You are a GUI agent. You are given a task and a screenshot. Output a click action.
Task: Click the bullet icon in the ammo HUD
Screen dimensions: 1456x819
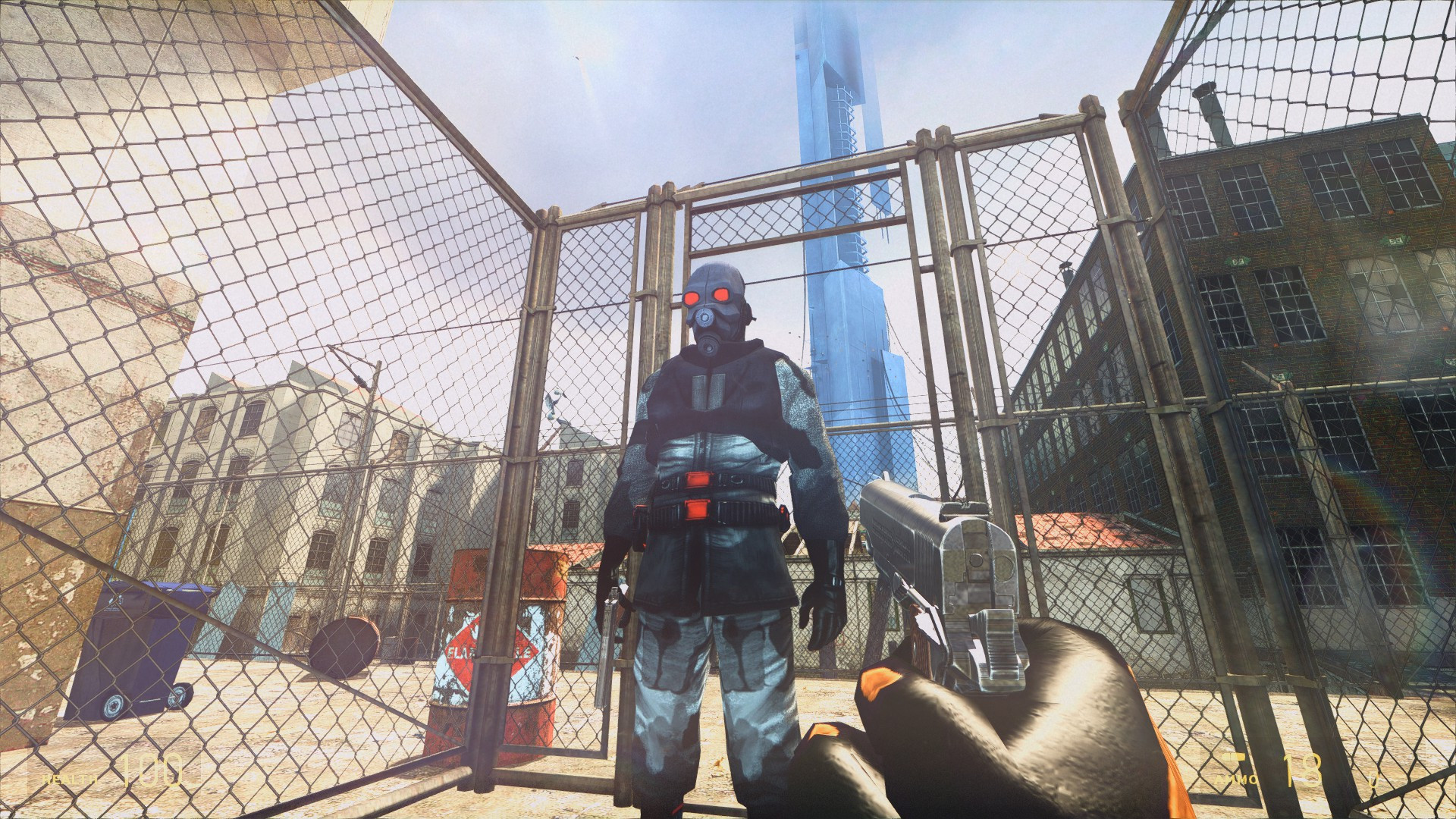coord(1234,758)
